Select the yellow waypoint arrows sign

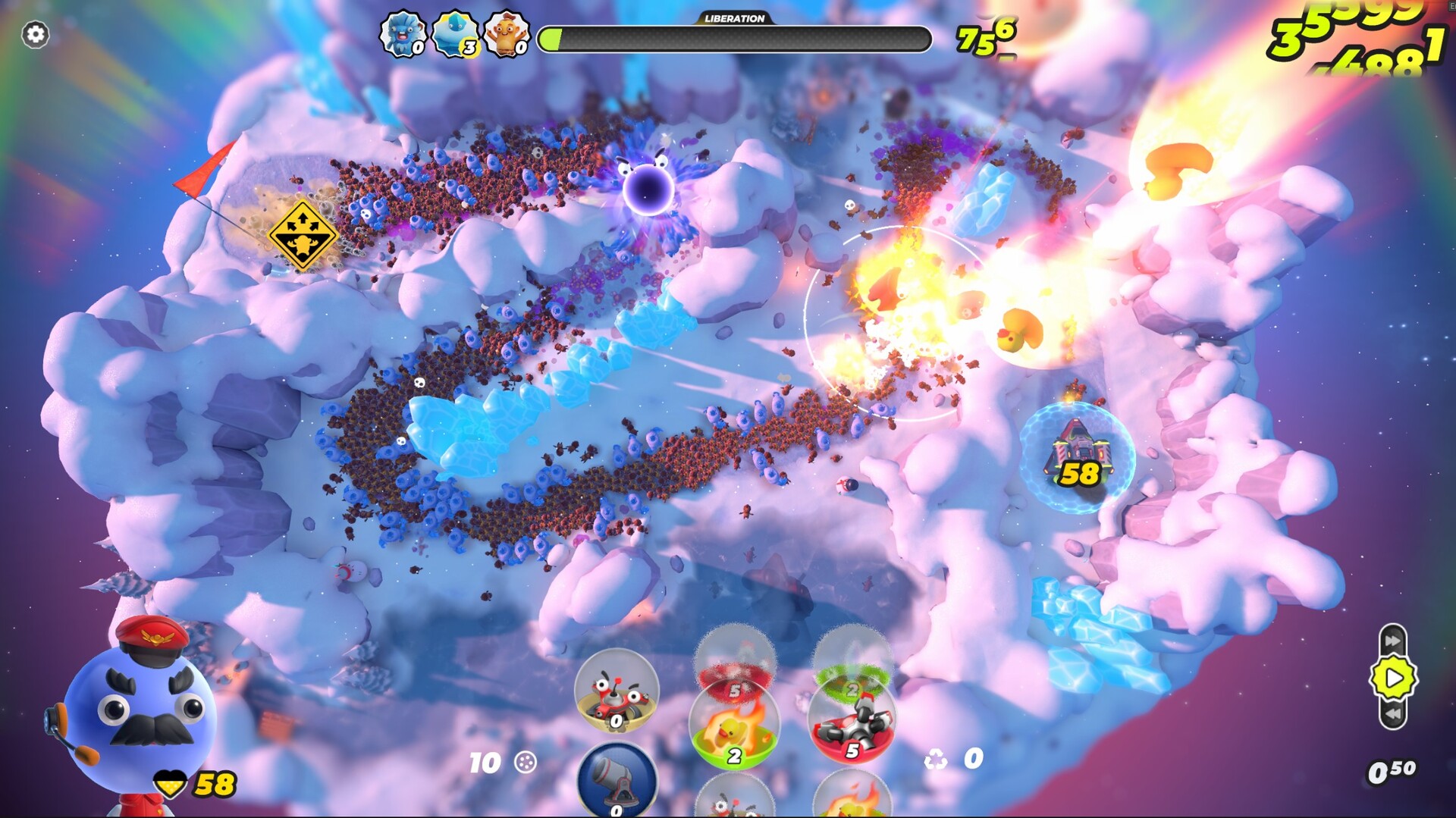(302, 235)
